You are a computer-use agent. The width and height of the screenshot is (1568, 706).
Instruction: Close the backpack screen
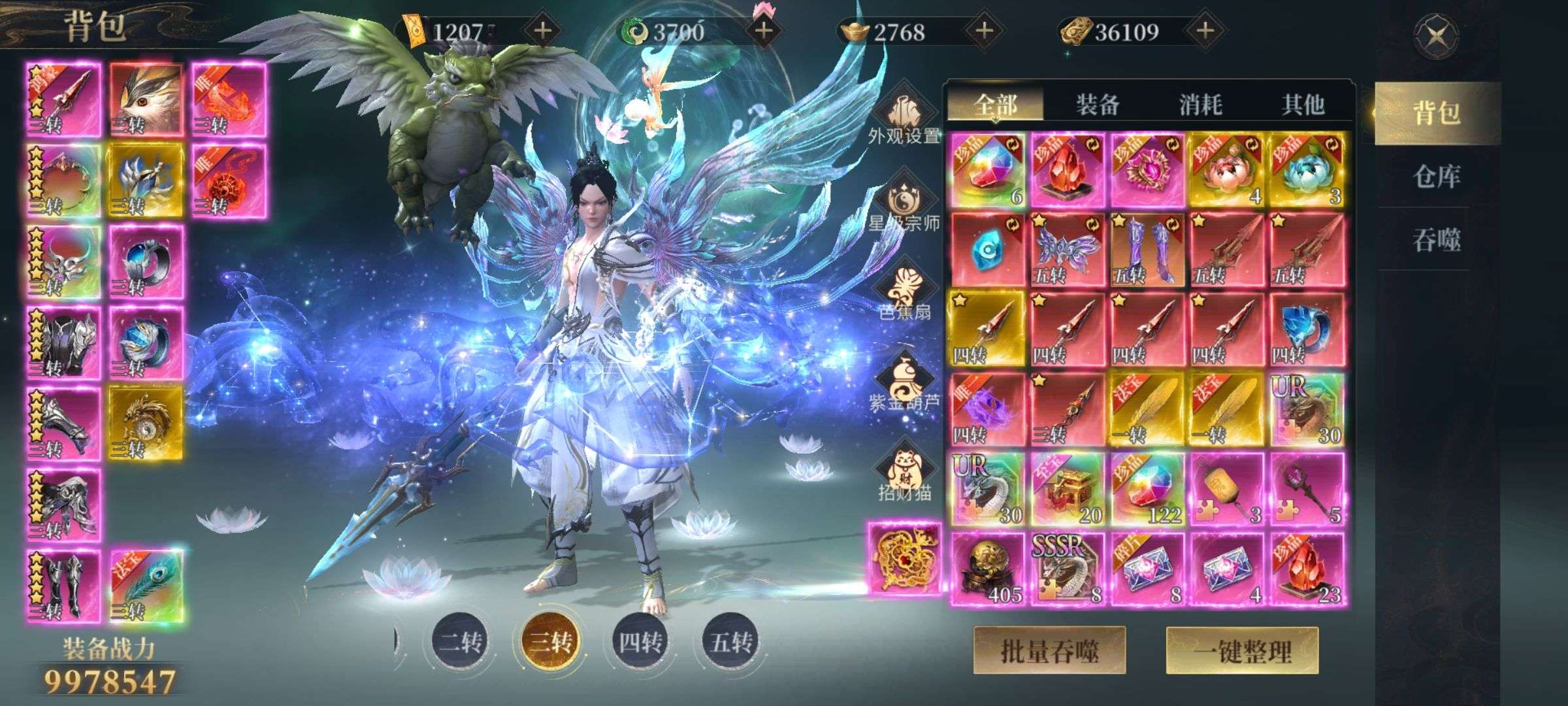(x=1435, y=35)
